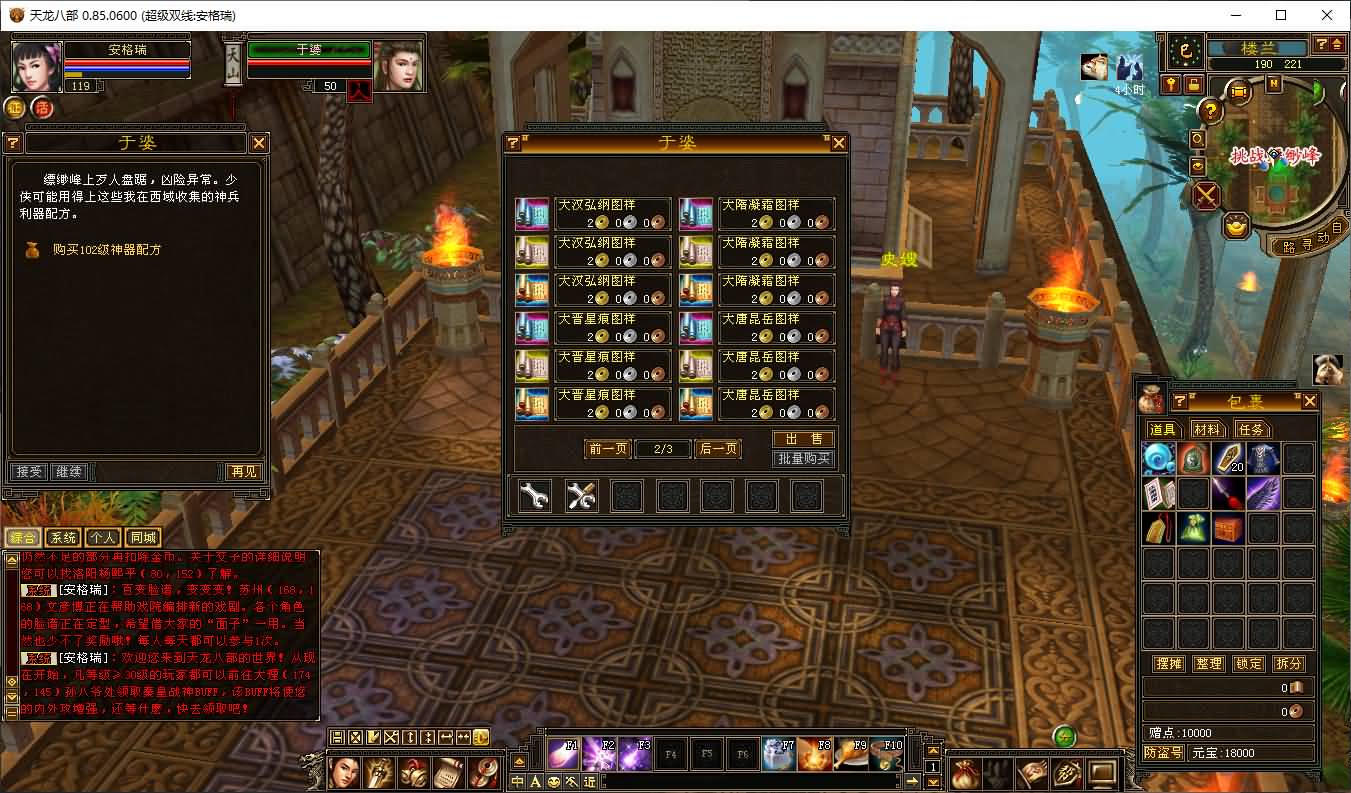The height and width of the screenshot is (793, 1351).
Task: Close the 于婆 dialogue panel
Action: tap(259, 143)
